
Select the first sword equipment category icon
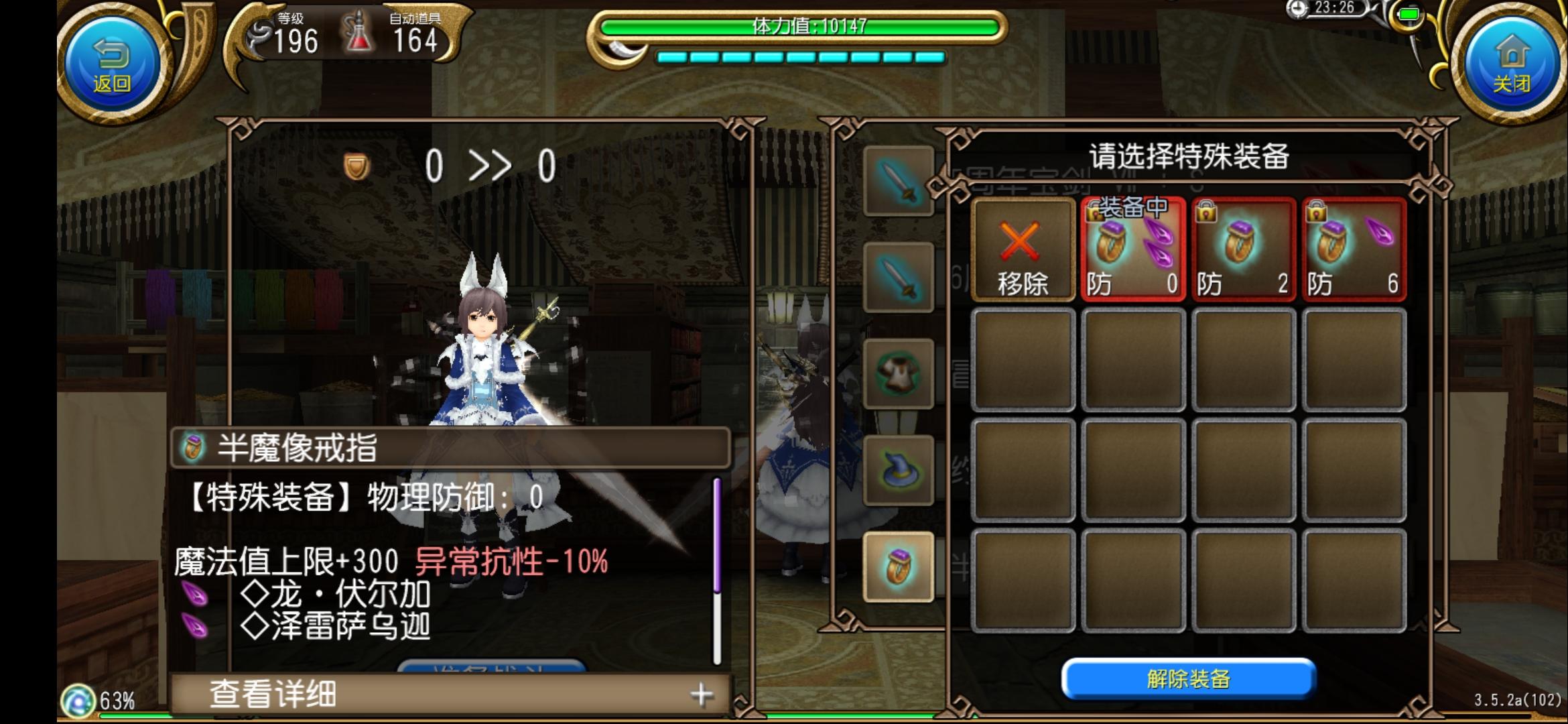[x=898, y=181]
